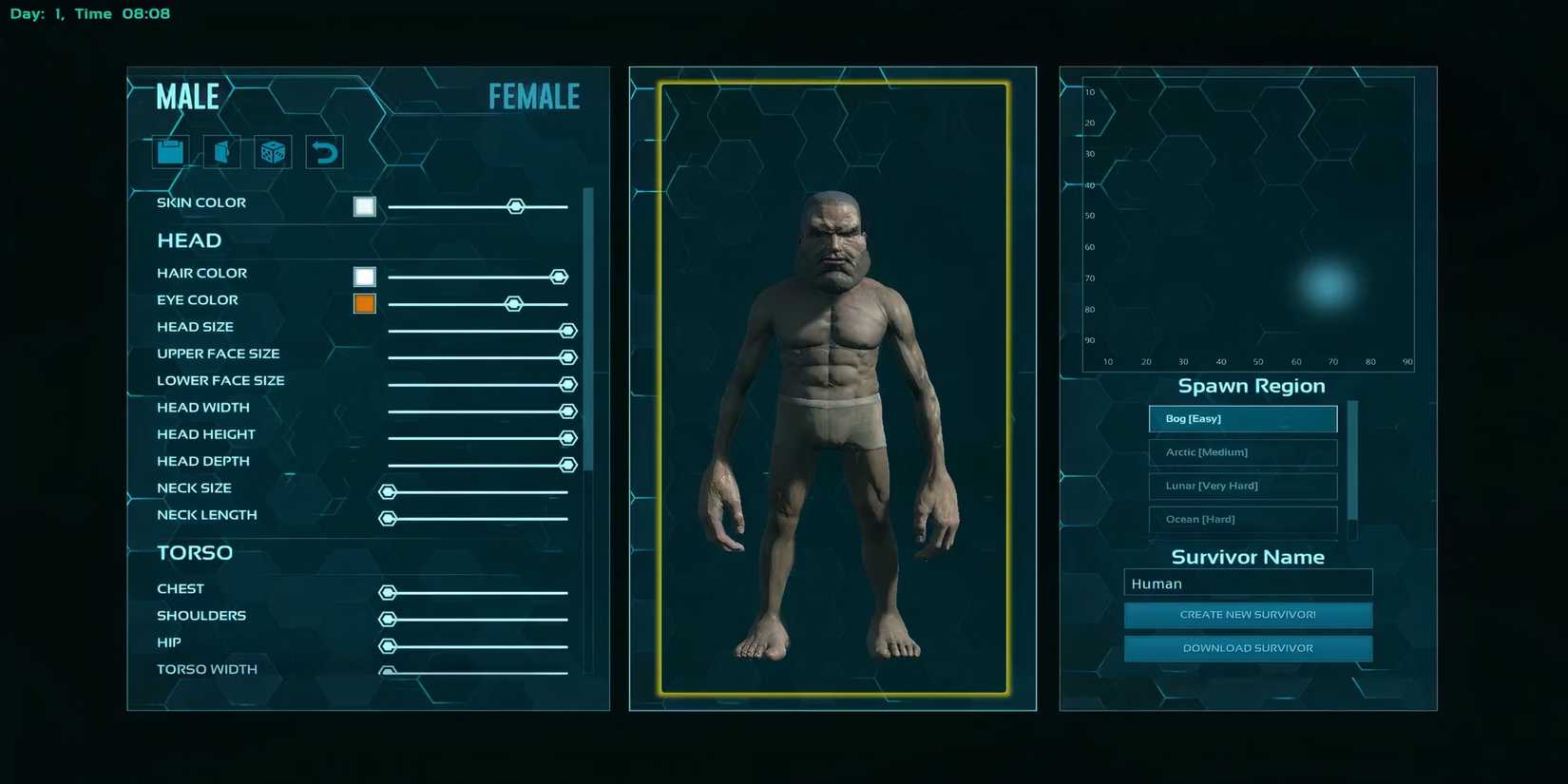Click the NECK LENGTH slider handle
This screenshot has width=1568, height=784.
tap(389, 519)
